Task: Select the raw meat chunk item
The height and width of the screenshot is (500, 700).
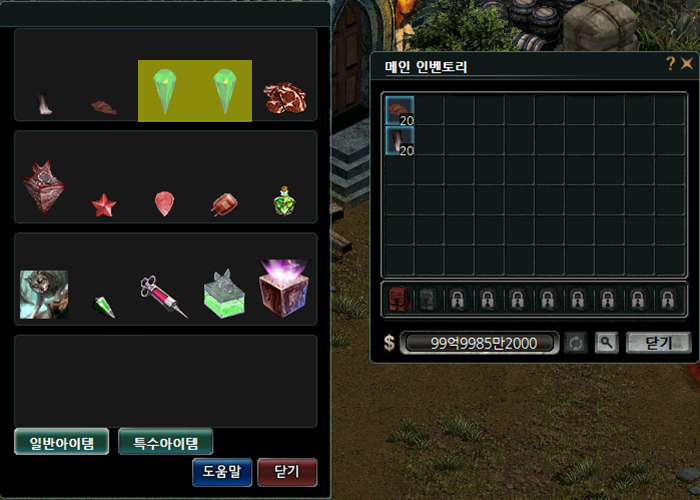Action: (x=285, y=97)
